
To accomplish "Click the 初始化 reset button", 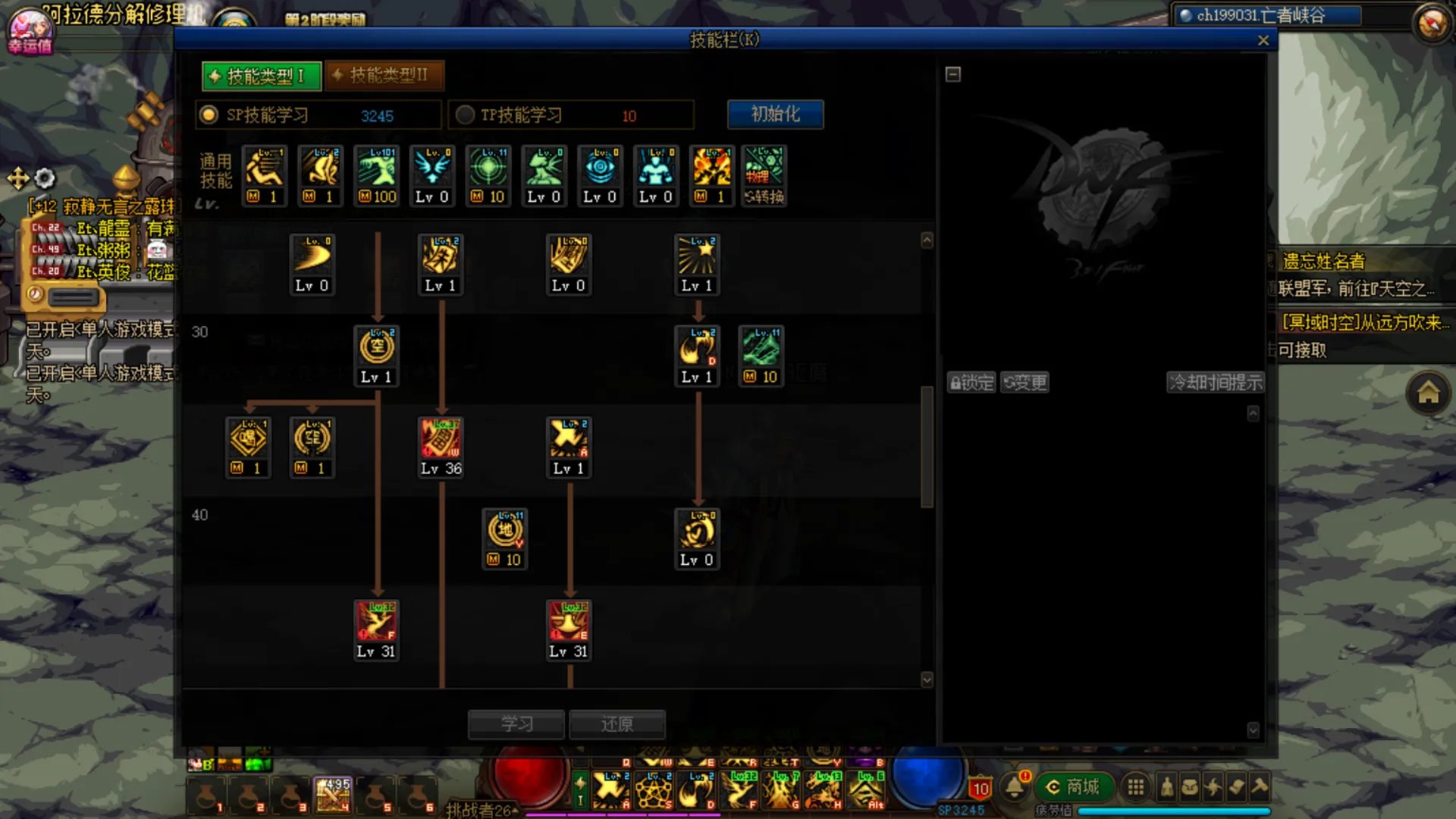I will [775, 115].
